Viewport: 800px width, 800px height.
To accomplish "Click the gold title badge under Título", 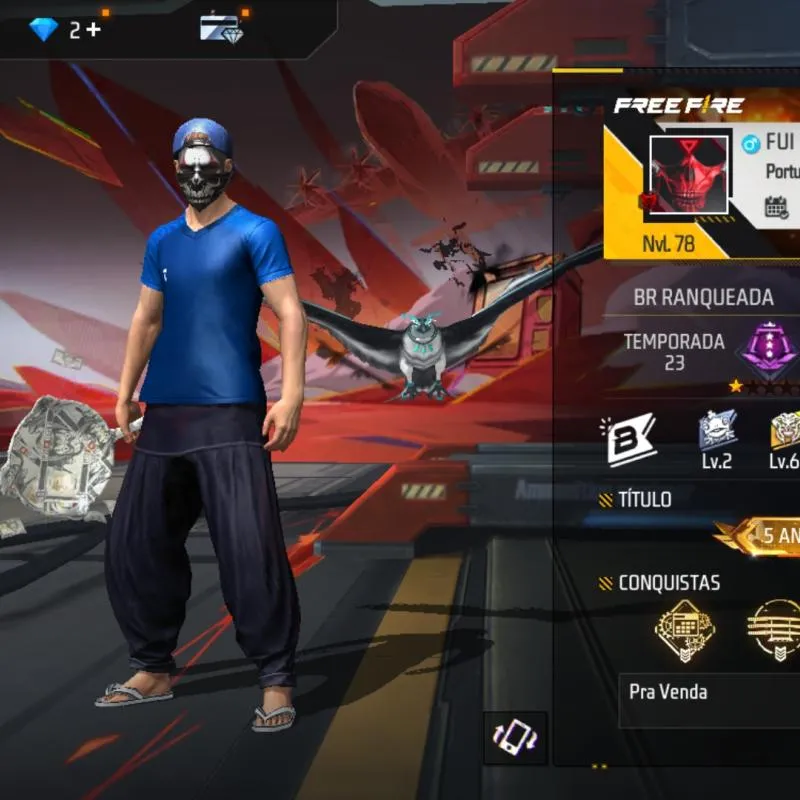I will [765, 536].
